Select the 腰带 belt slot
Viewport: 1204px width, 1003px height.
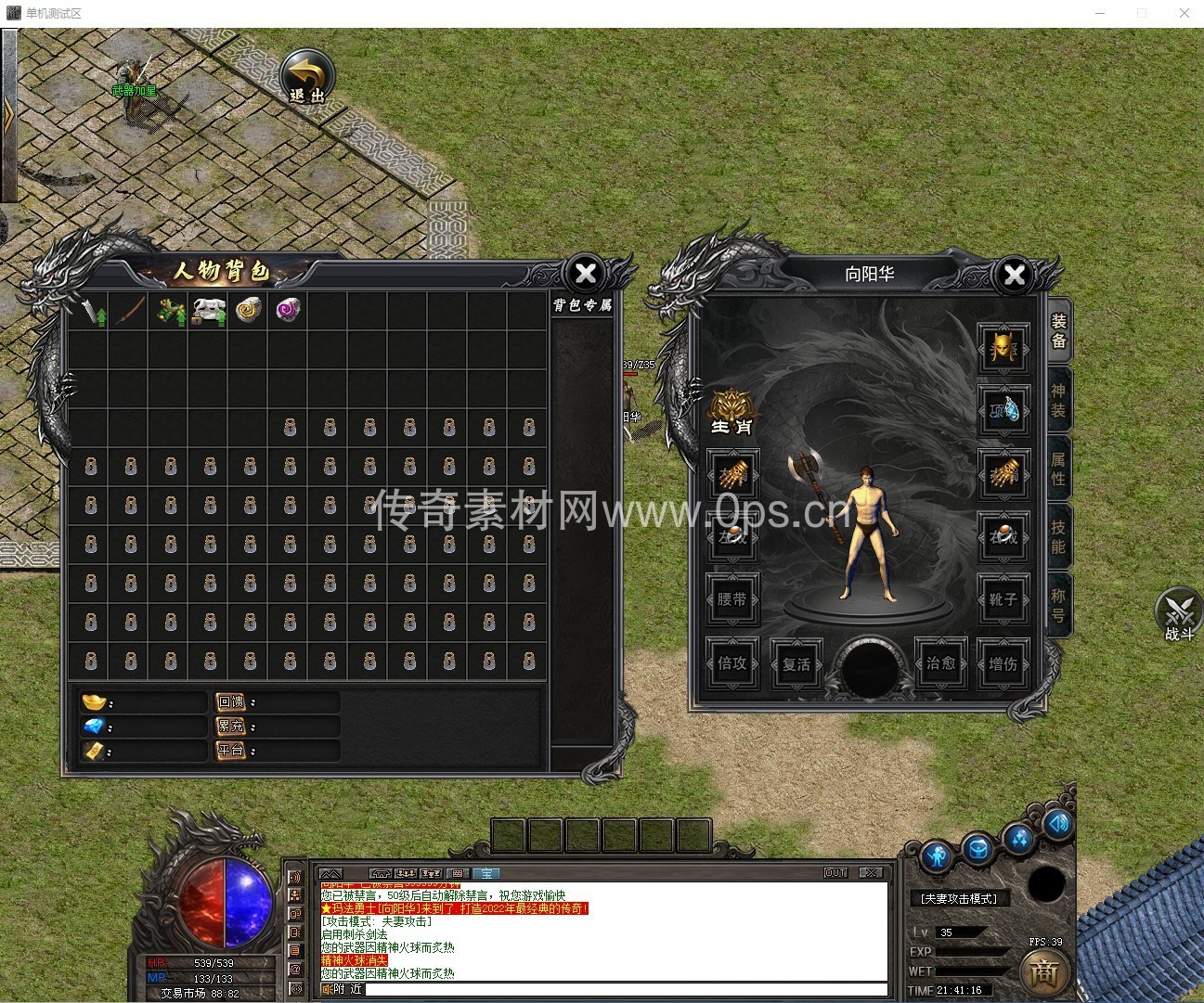pyautogui.click(x=731, y=599)
